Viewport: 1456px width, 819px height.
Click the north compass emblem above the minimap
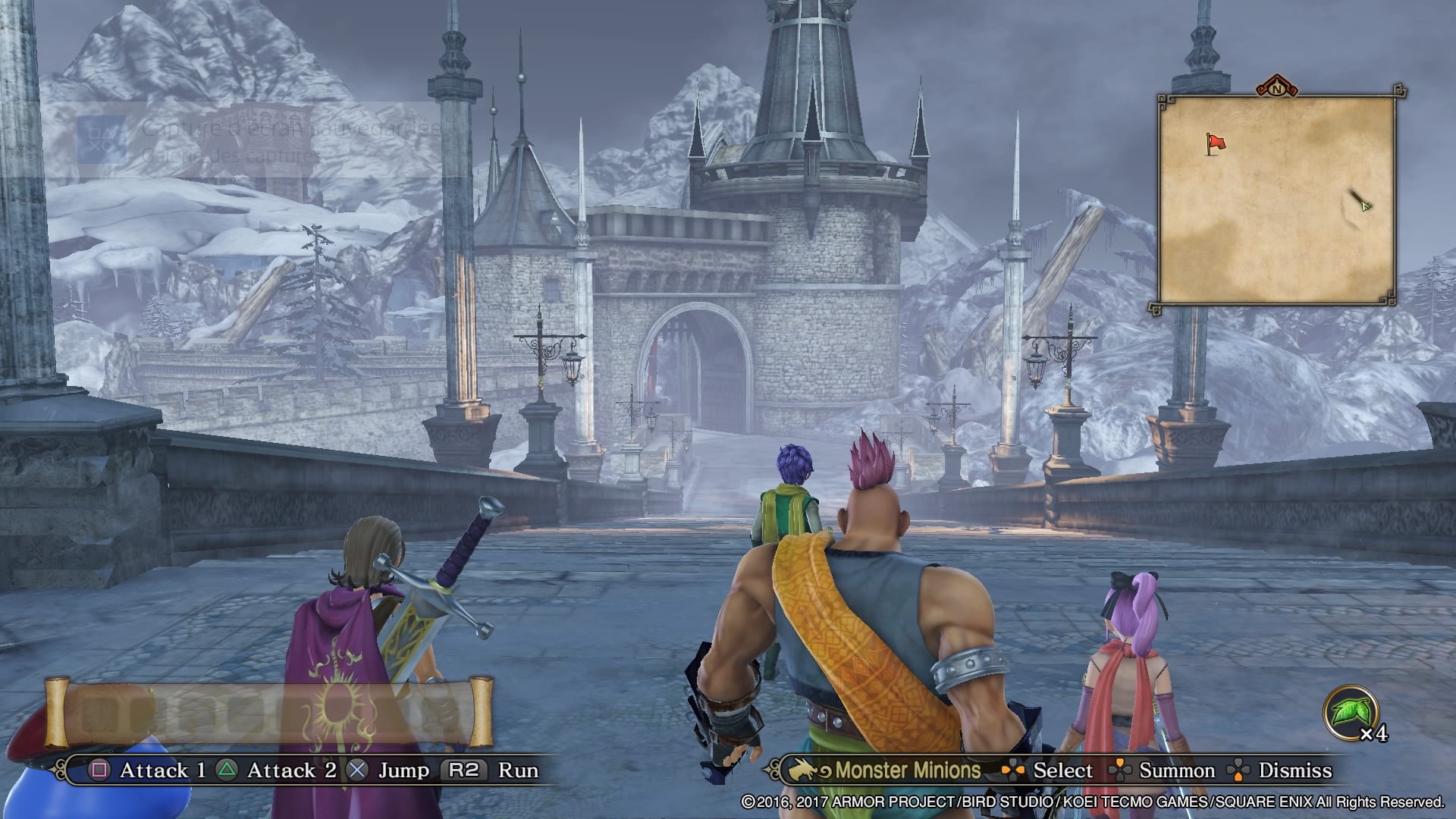click(1277, 87)
